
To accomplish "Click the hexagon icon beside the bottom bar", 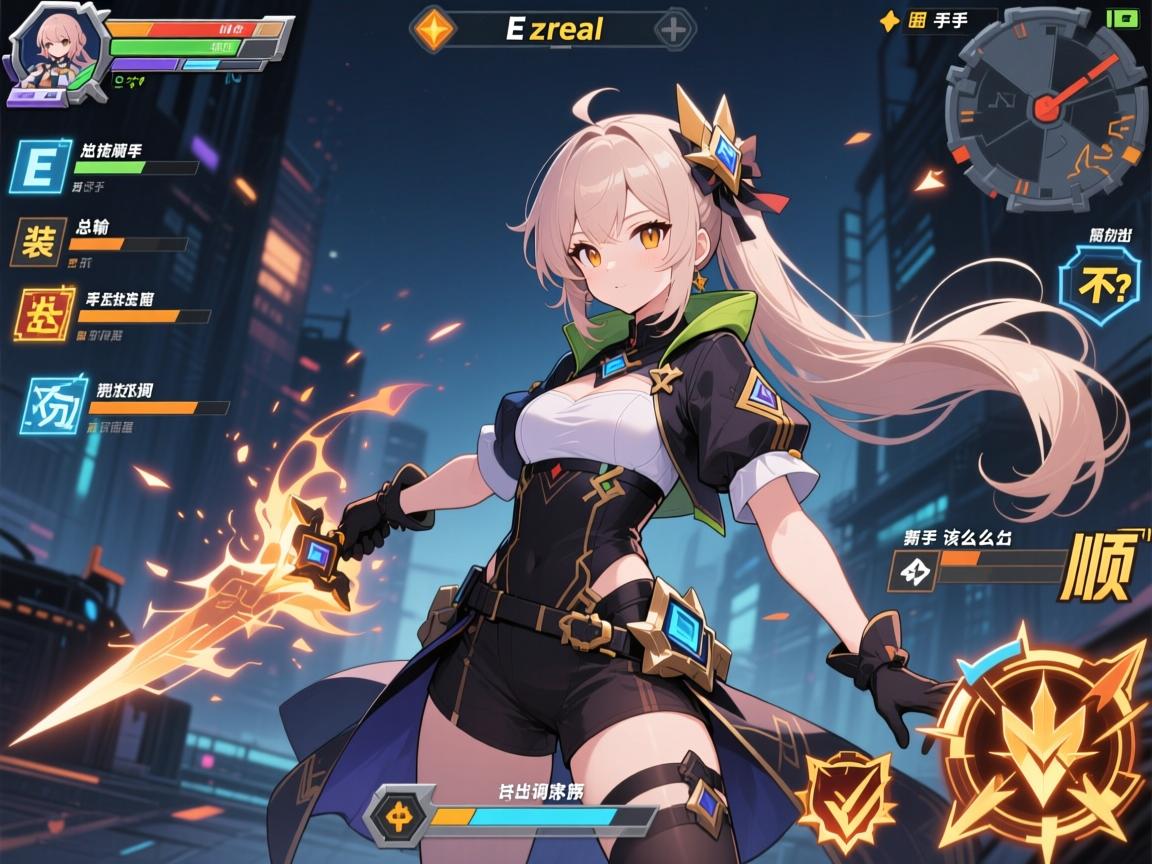I will 401,814.
